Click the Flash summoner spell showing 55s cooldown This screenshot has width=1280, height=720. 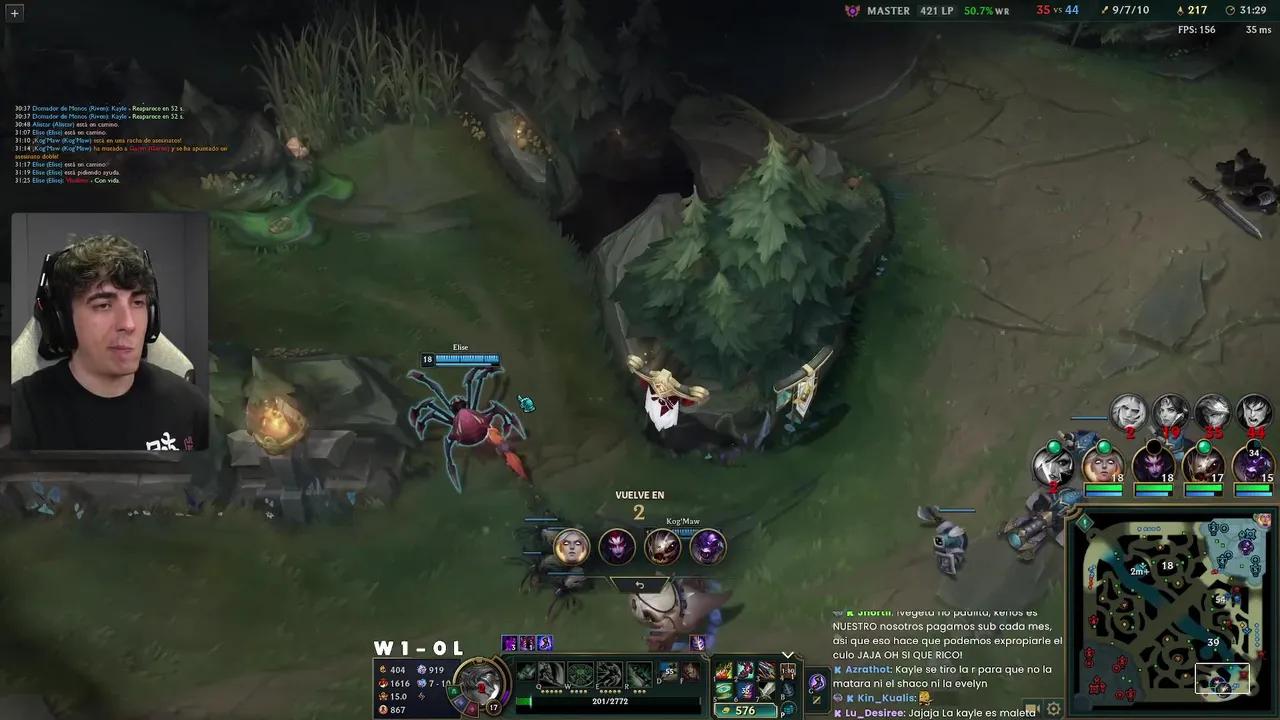point(668,671)
